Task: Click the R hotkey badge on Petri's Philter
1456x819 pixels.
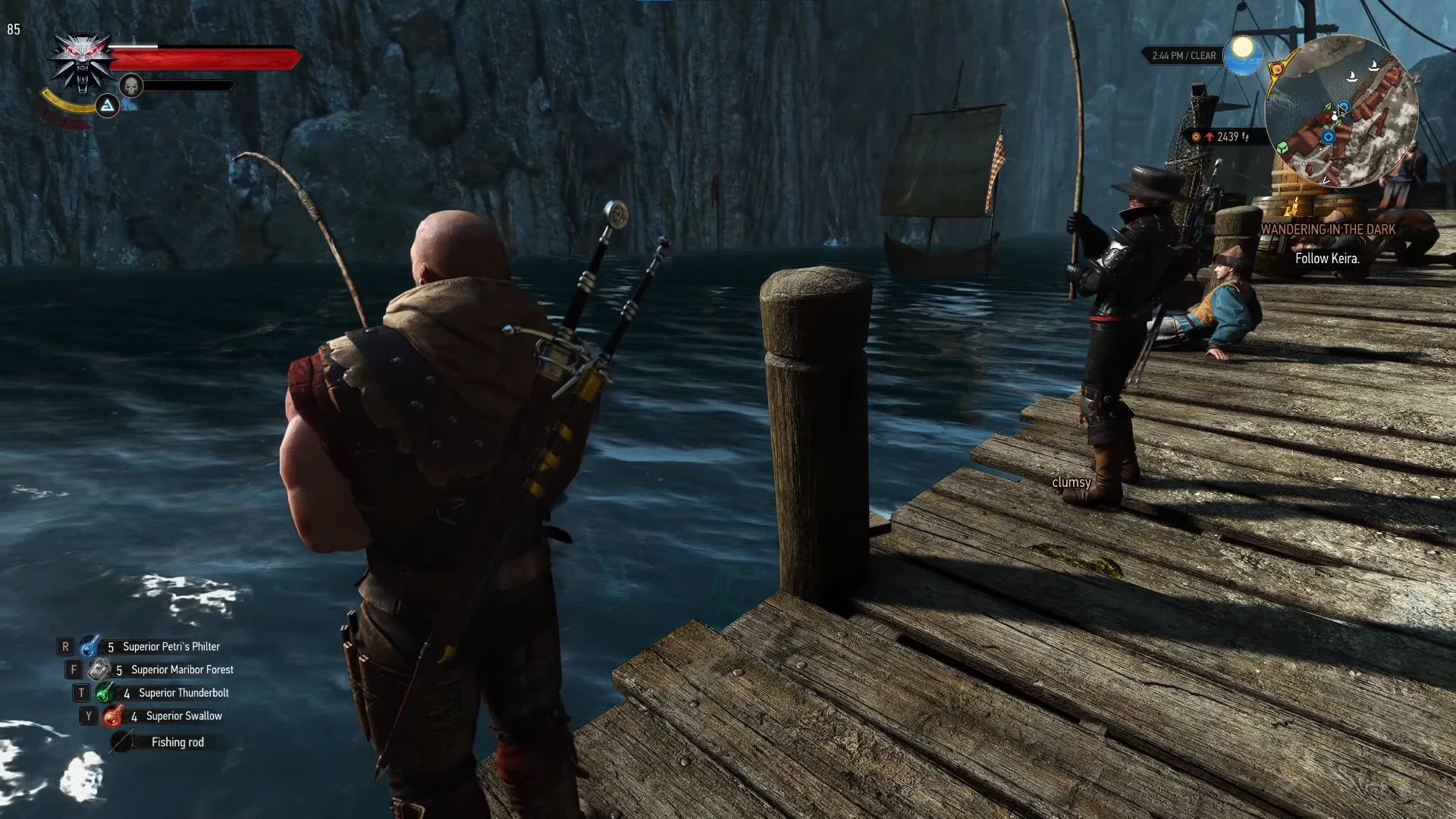Action: click(x=67, y=646)
